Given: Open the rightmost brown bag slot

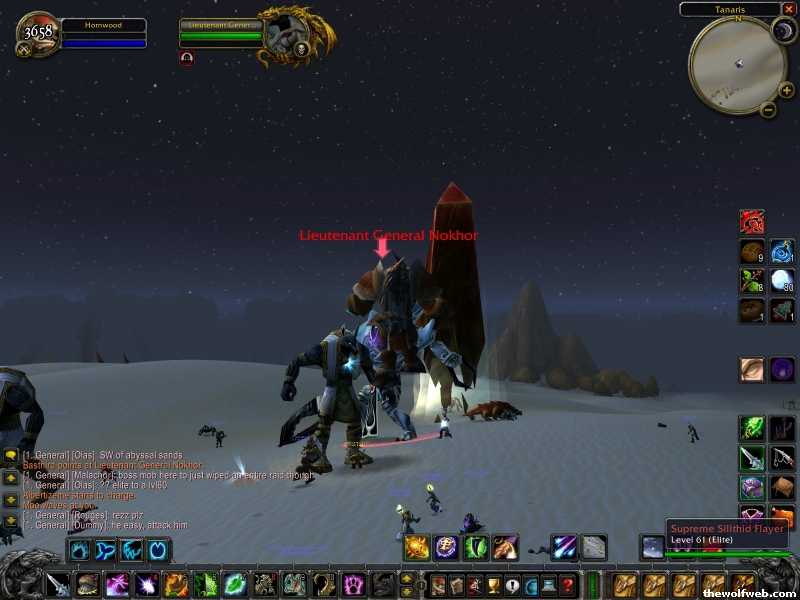Looking at the screenshot, I should (743, 584).
